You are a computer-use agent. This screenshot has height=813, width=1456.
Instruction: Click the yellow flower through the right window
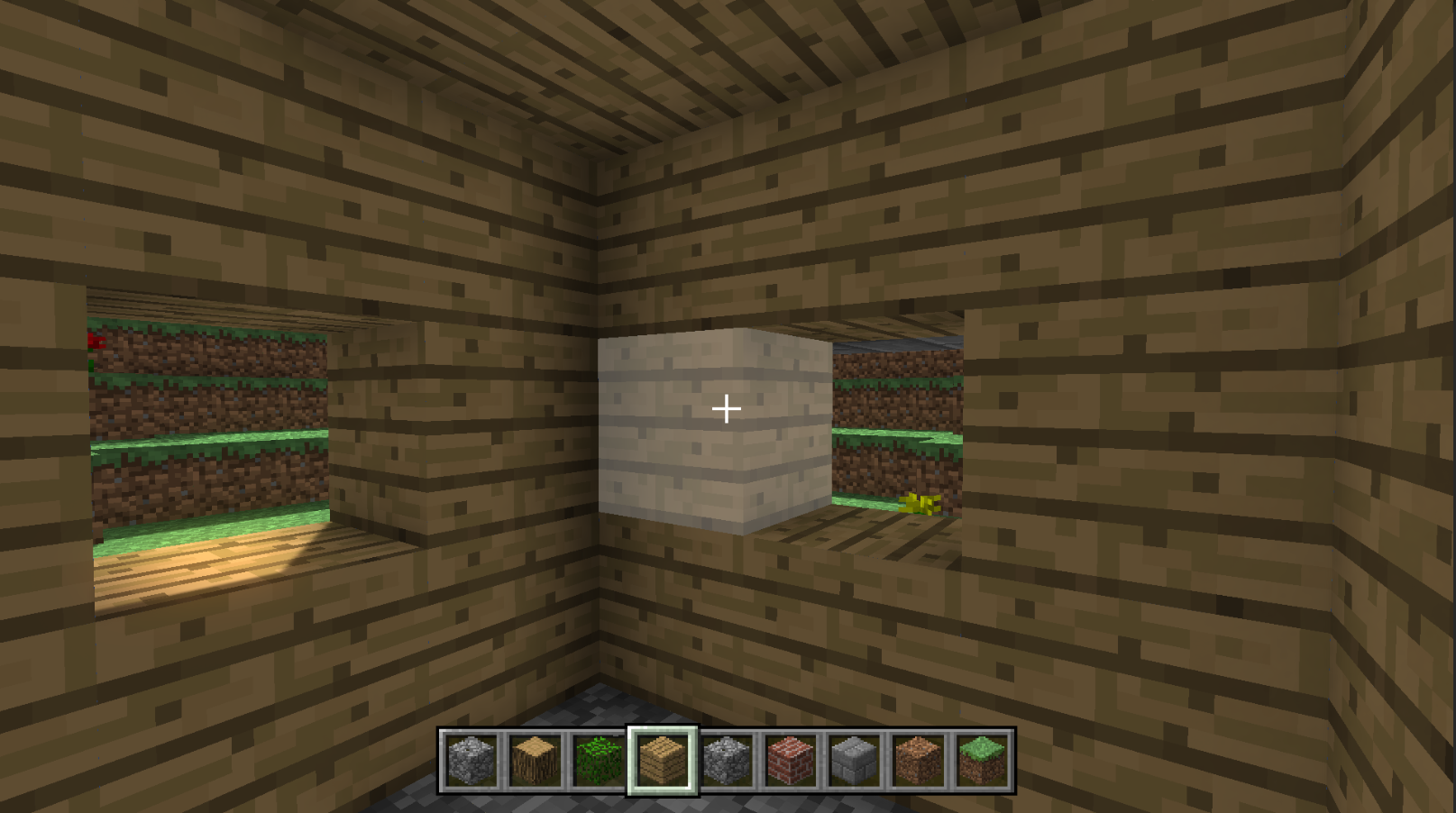[921, 502]
